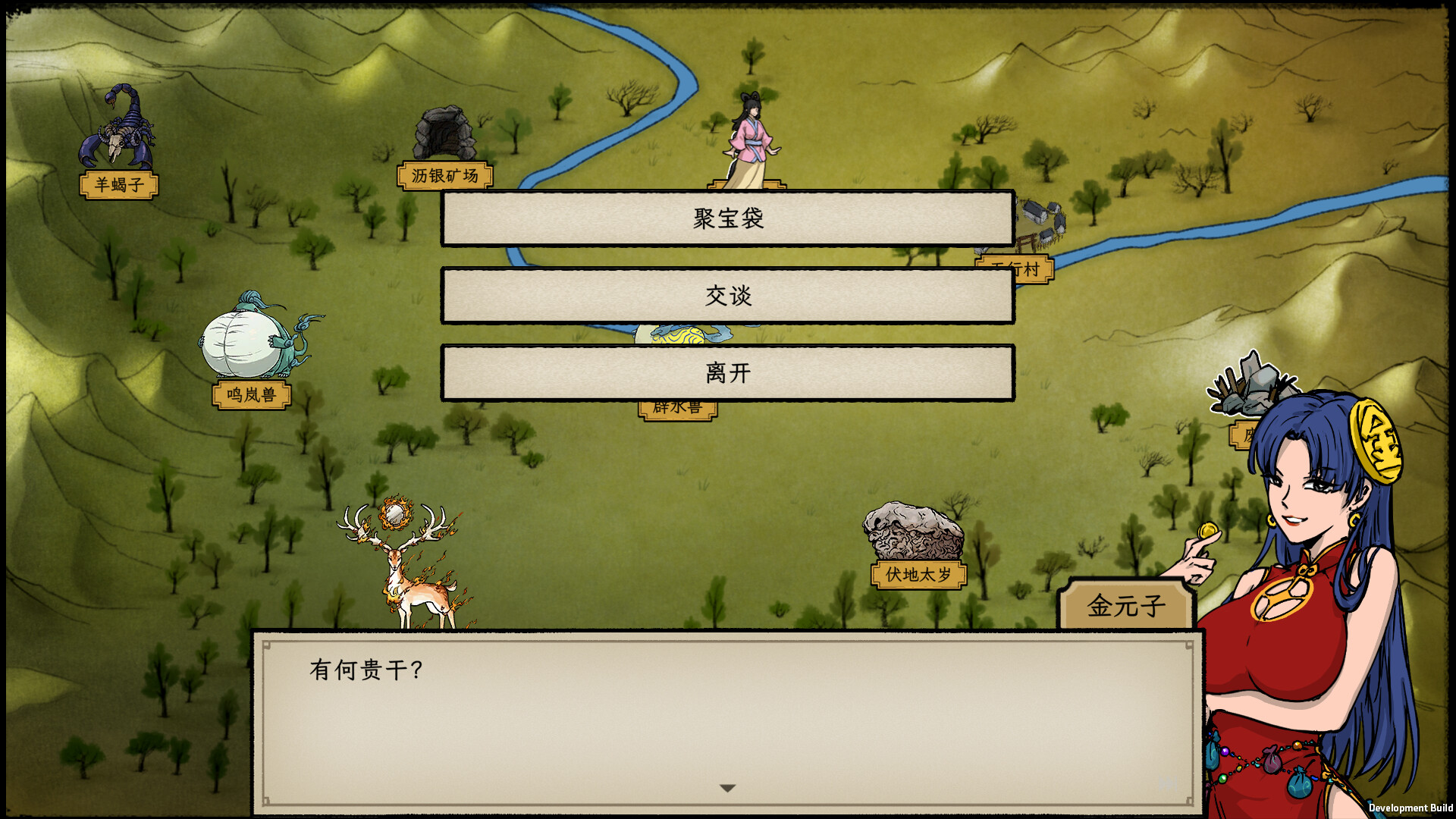
Task: Choose the 聚宝袋 dialogue option
Action: click(728, 218)
